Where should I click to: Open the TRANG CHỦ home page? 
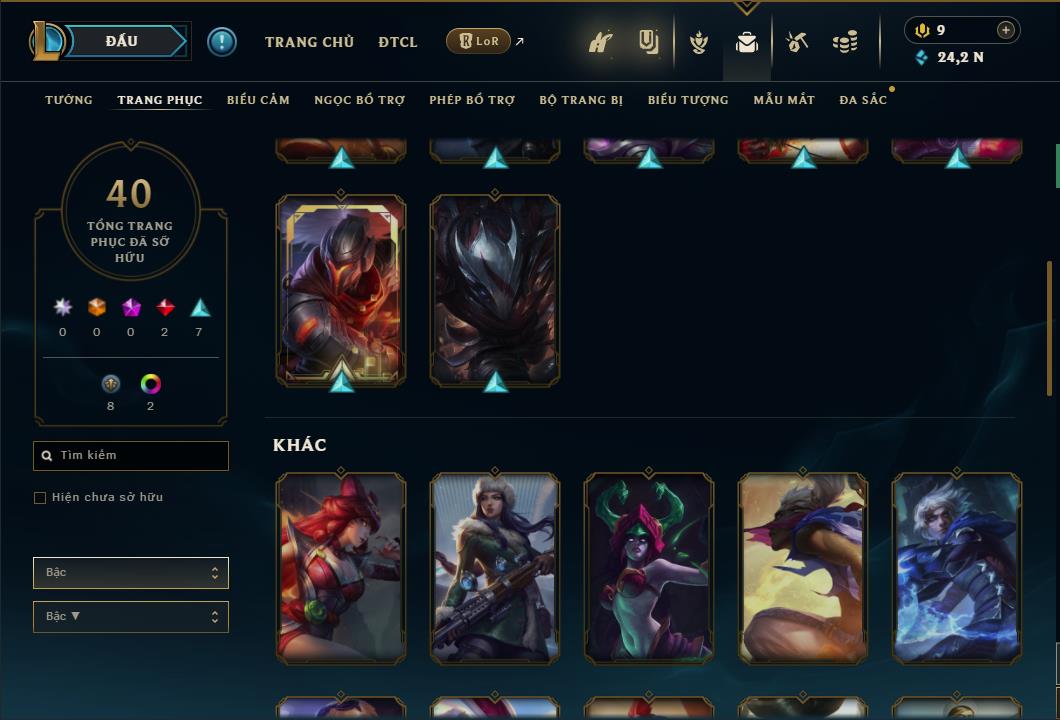click(309, 42)
